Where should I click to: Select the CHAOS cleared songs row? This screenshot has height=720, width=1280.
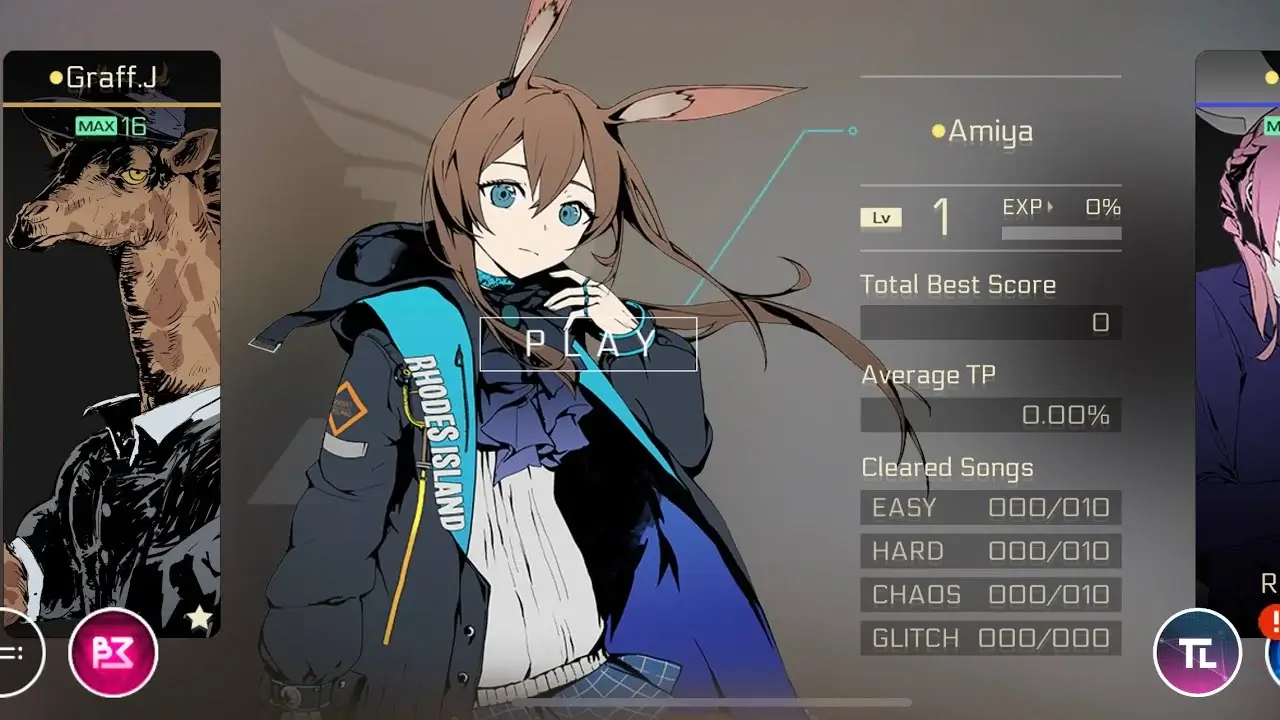[x=991, y=595]
